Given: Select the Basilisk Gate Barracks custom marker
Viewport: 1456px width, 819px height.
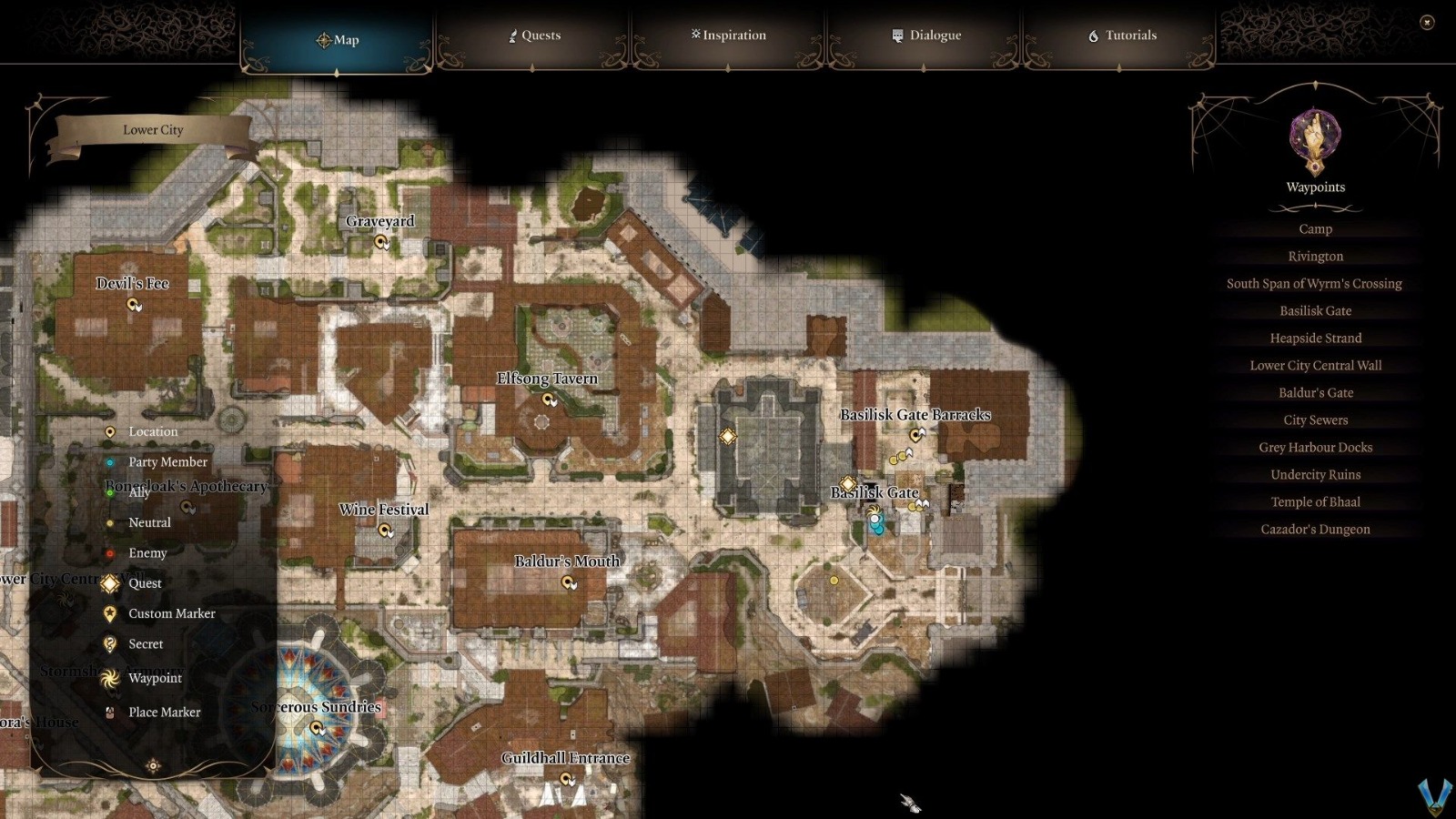Looking at the screenshot, I should pos(914,433).
